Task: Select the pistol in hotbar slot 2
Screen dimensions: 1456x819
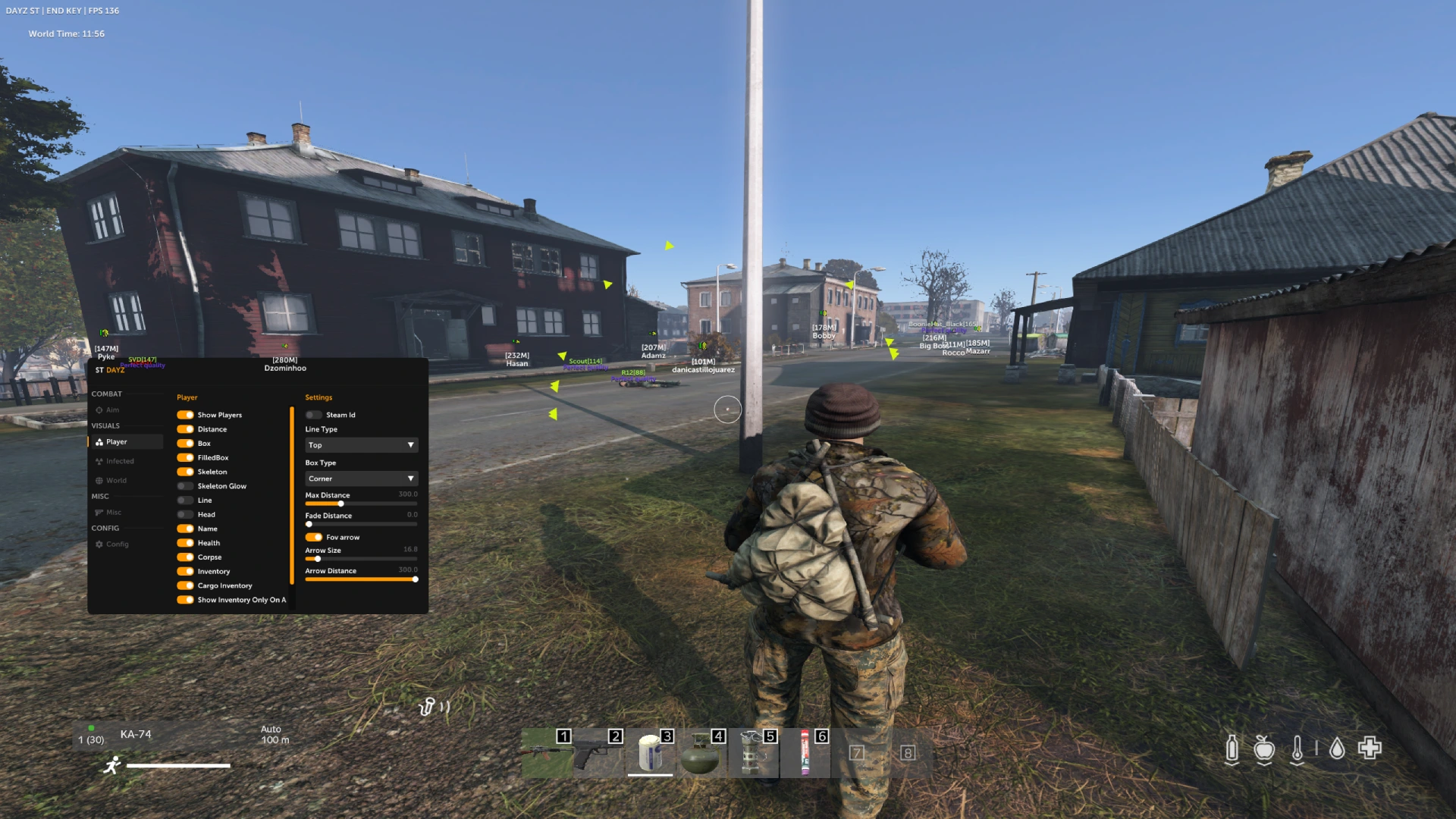Action: (598, 754)
